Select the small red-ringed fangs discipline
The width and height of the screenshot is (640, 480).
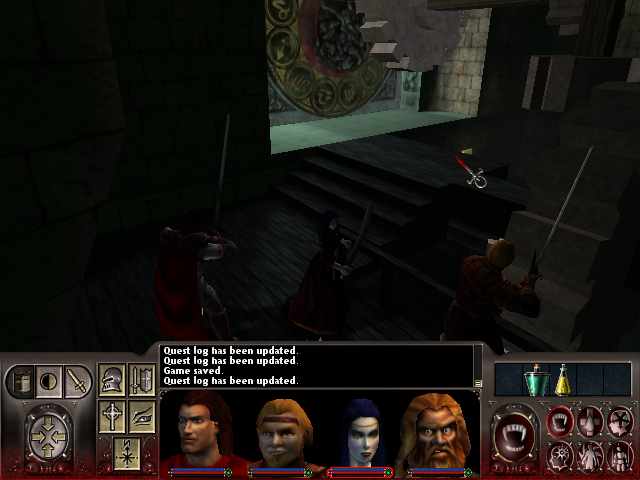561,421
